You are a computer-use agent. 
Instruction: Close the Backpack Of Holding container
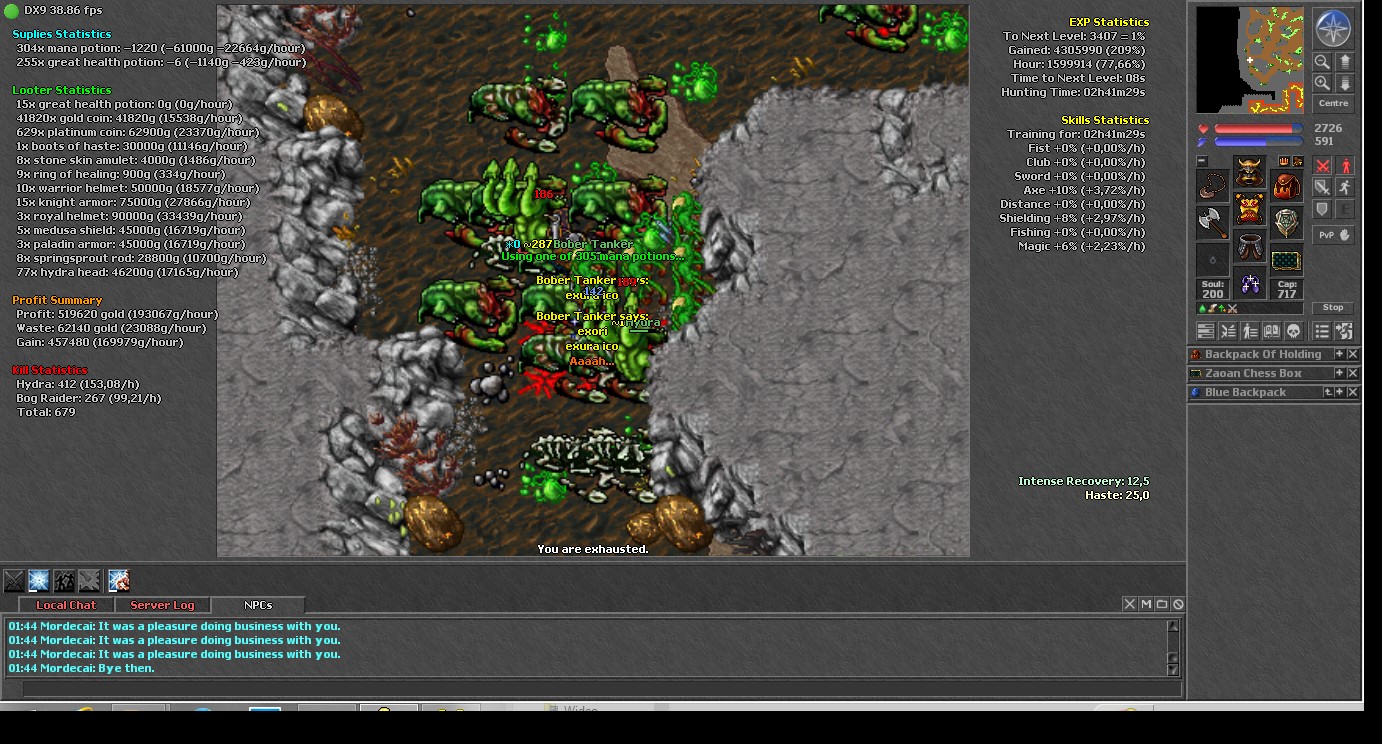pyautogui.click(x=1353, y=355)
